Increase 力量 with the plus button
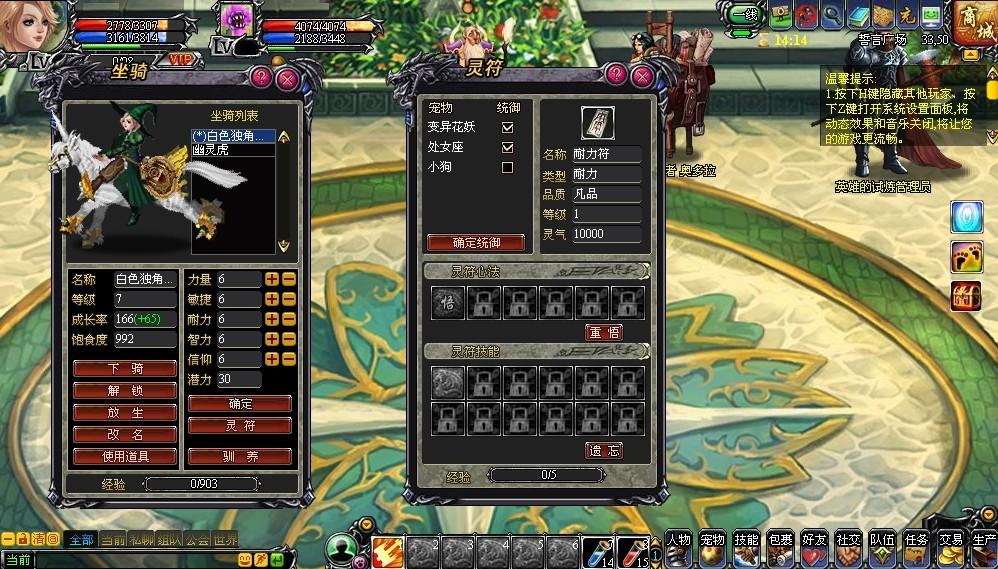The height and width of the screenshot is (569, 998). tap(271, 279)
